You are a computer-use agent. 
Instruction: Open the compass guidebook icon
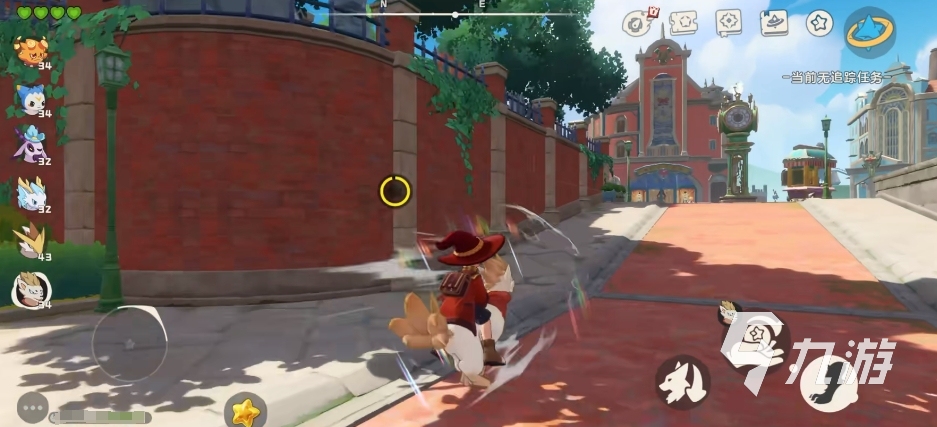729,22
